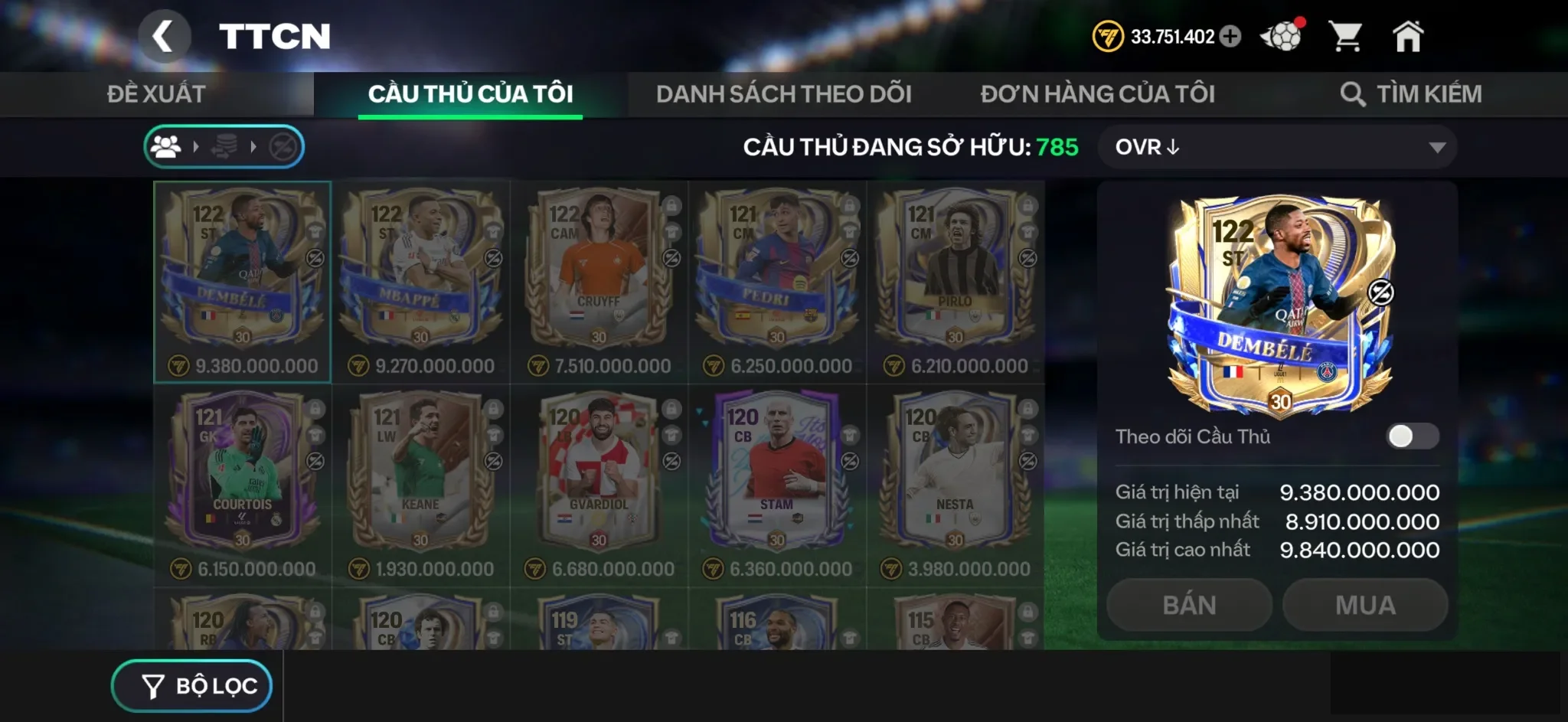Screen dimensions: 1568x722
Task: Click the plus icon to add coins
Action: coord(1230,36)
